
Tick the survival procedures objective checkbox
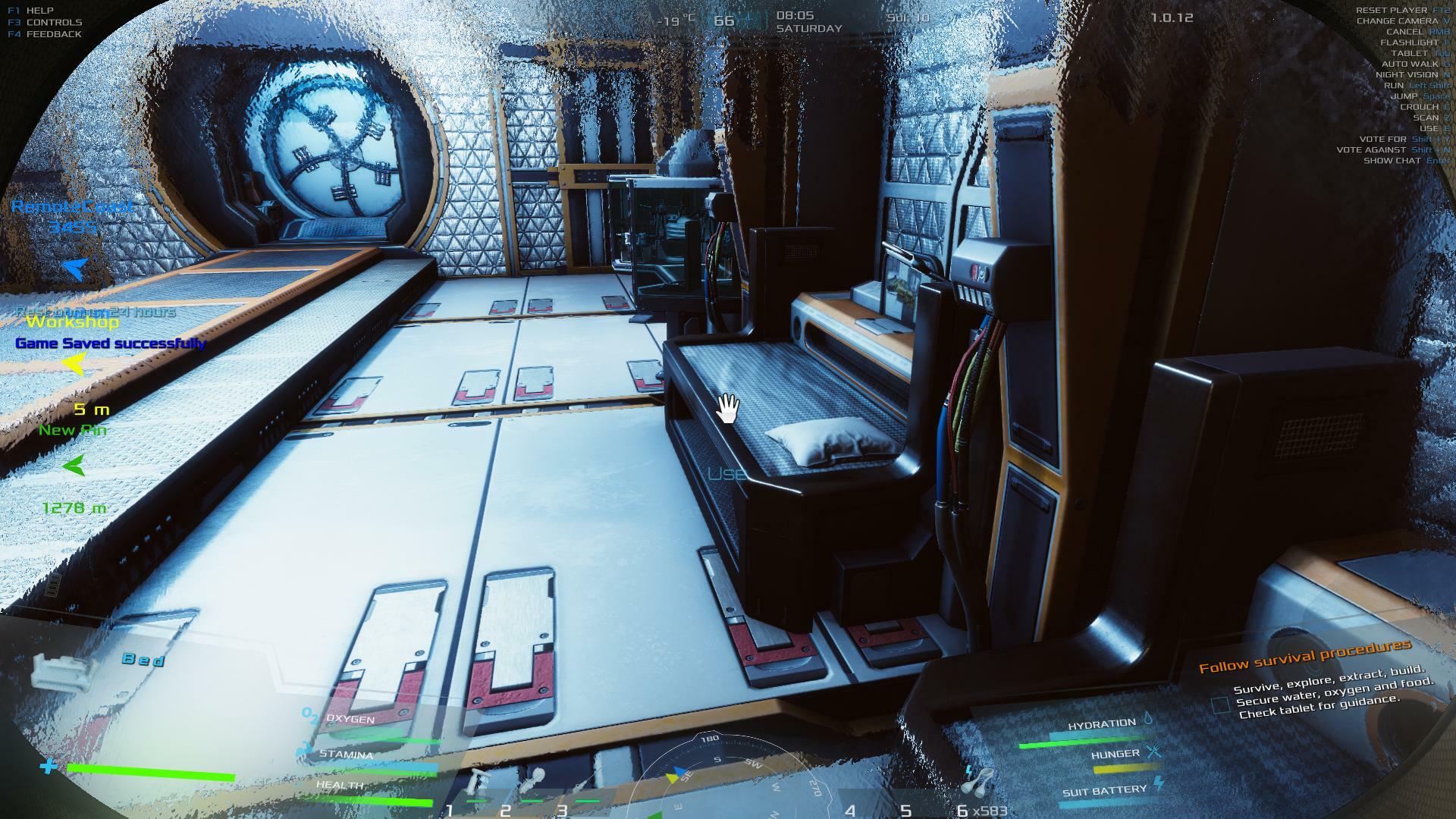1220,705
